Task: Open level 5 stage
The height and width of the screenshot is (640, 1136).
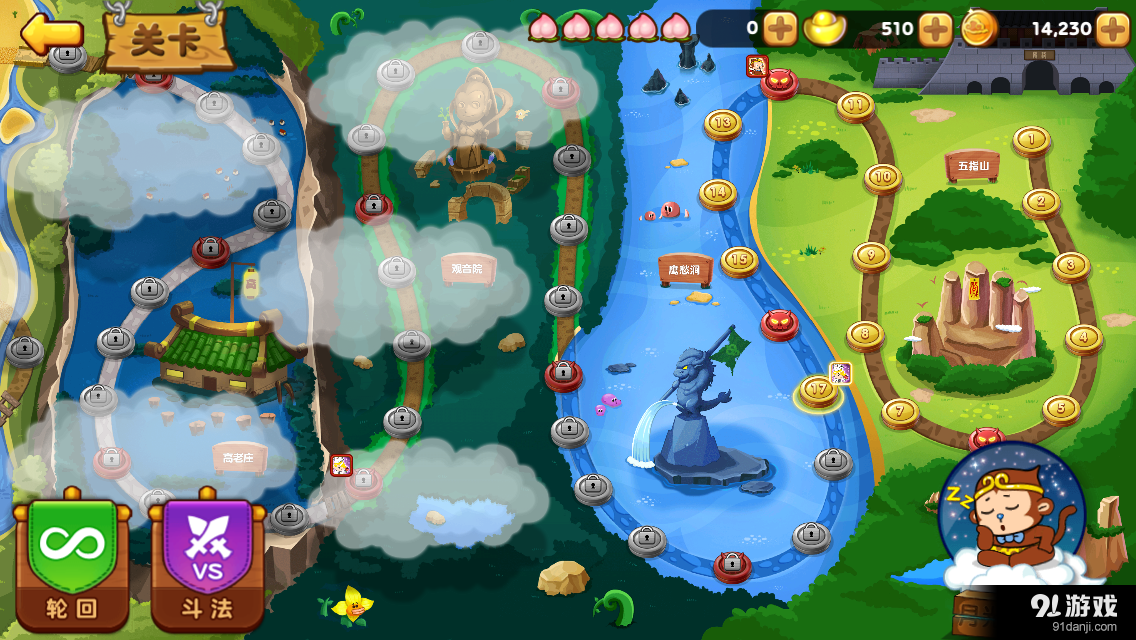Action: (1060, 408)
